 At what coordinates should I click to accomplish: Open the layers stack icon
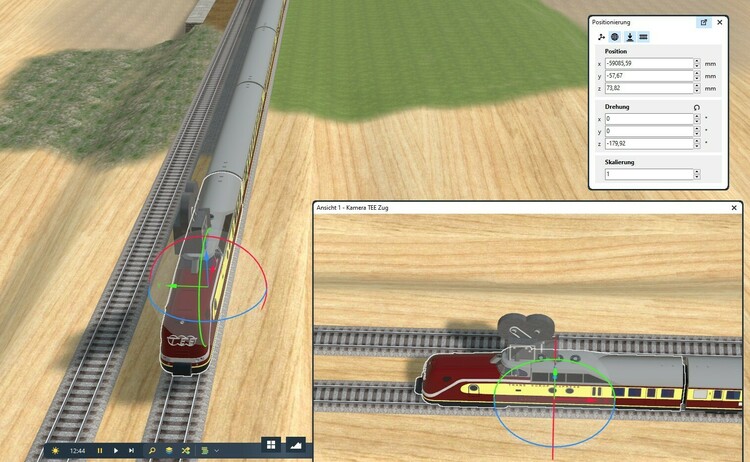(x=169, y=451)
